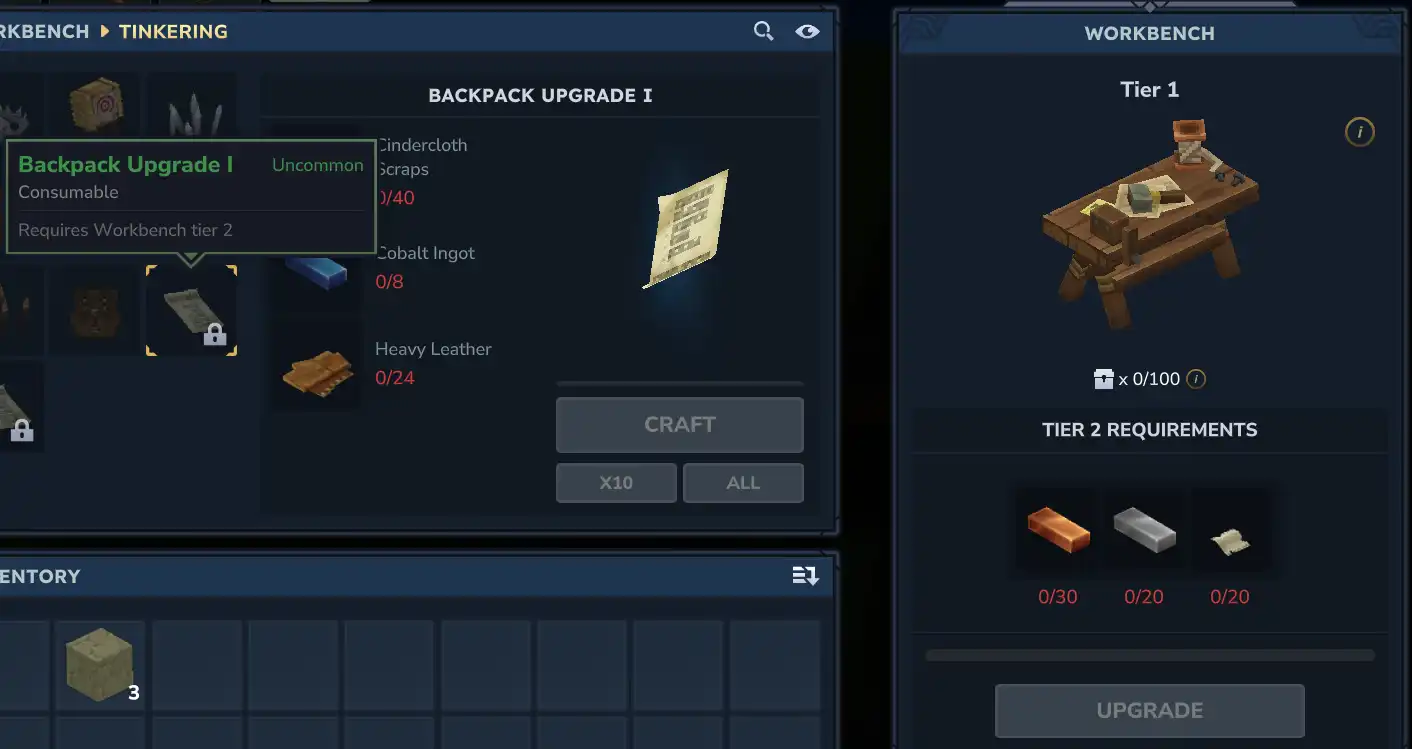Screen dimensions: 1412x749
Task: Sort the inventory with the sort icon
Action: (x=805, y=576)
